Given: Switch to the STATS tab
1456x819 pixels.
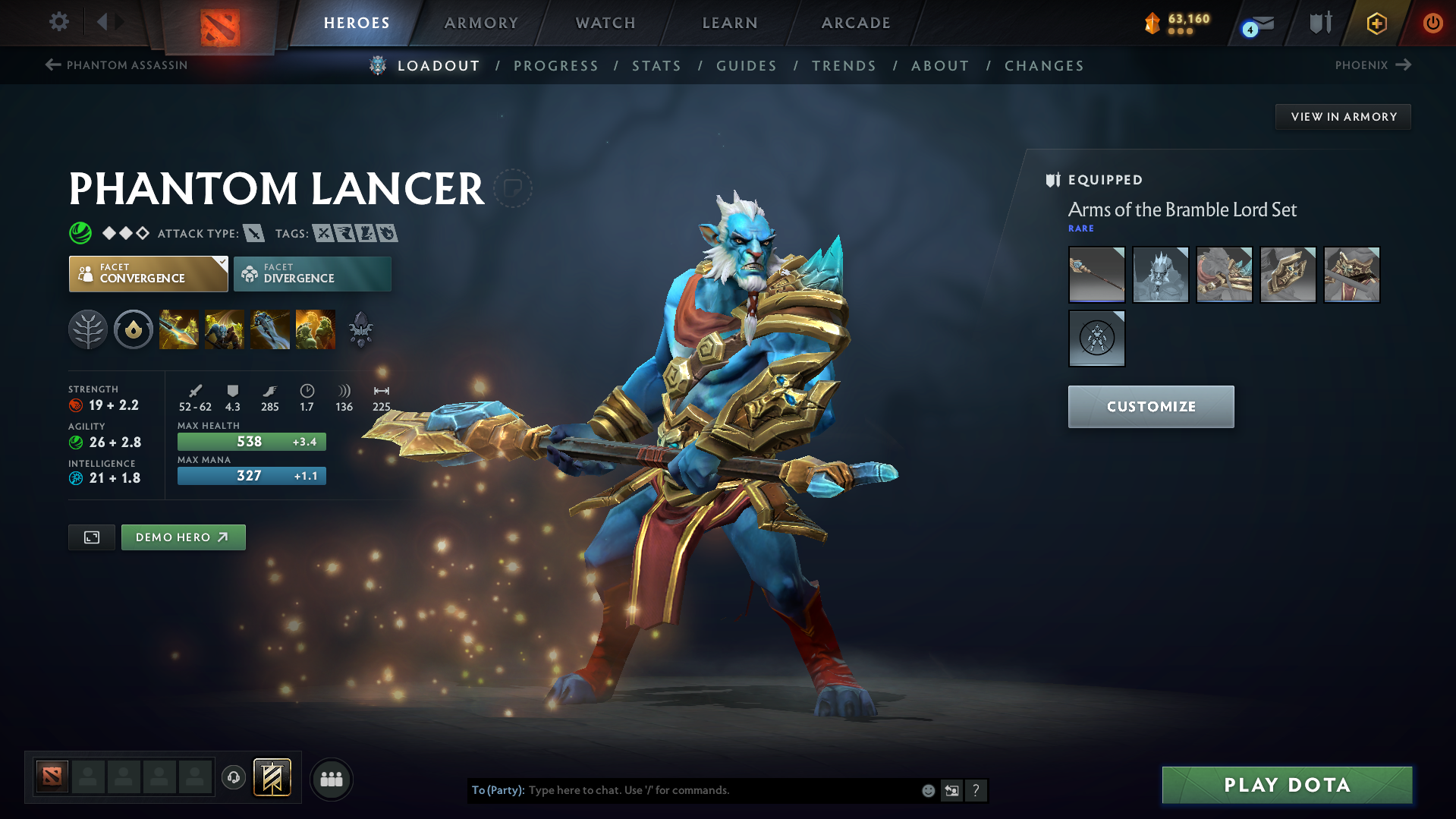Looking at the screenshot, I should tap(656, 65).
